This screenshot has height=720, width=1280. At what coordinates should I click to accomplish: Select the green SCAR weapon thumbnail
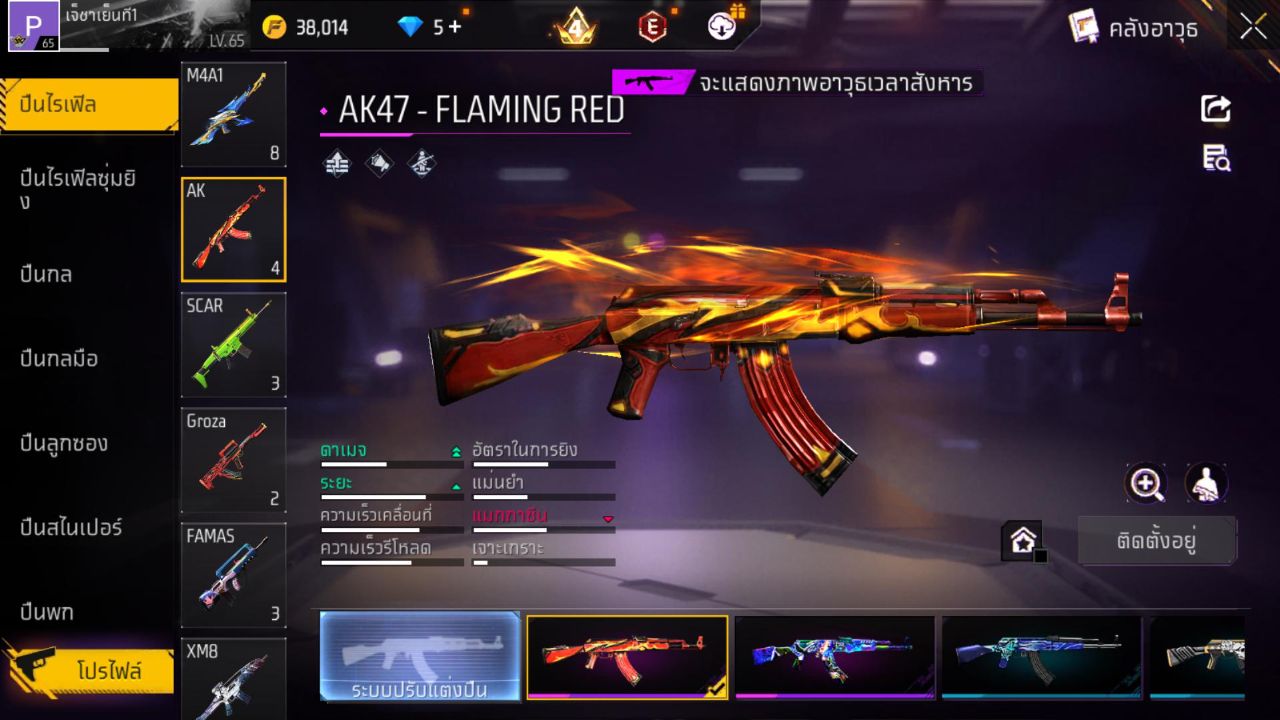pyautogui.click(x=233, y=345)
